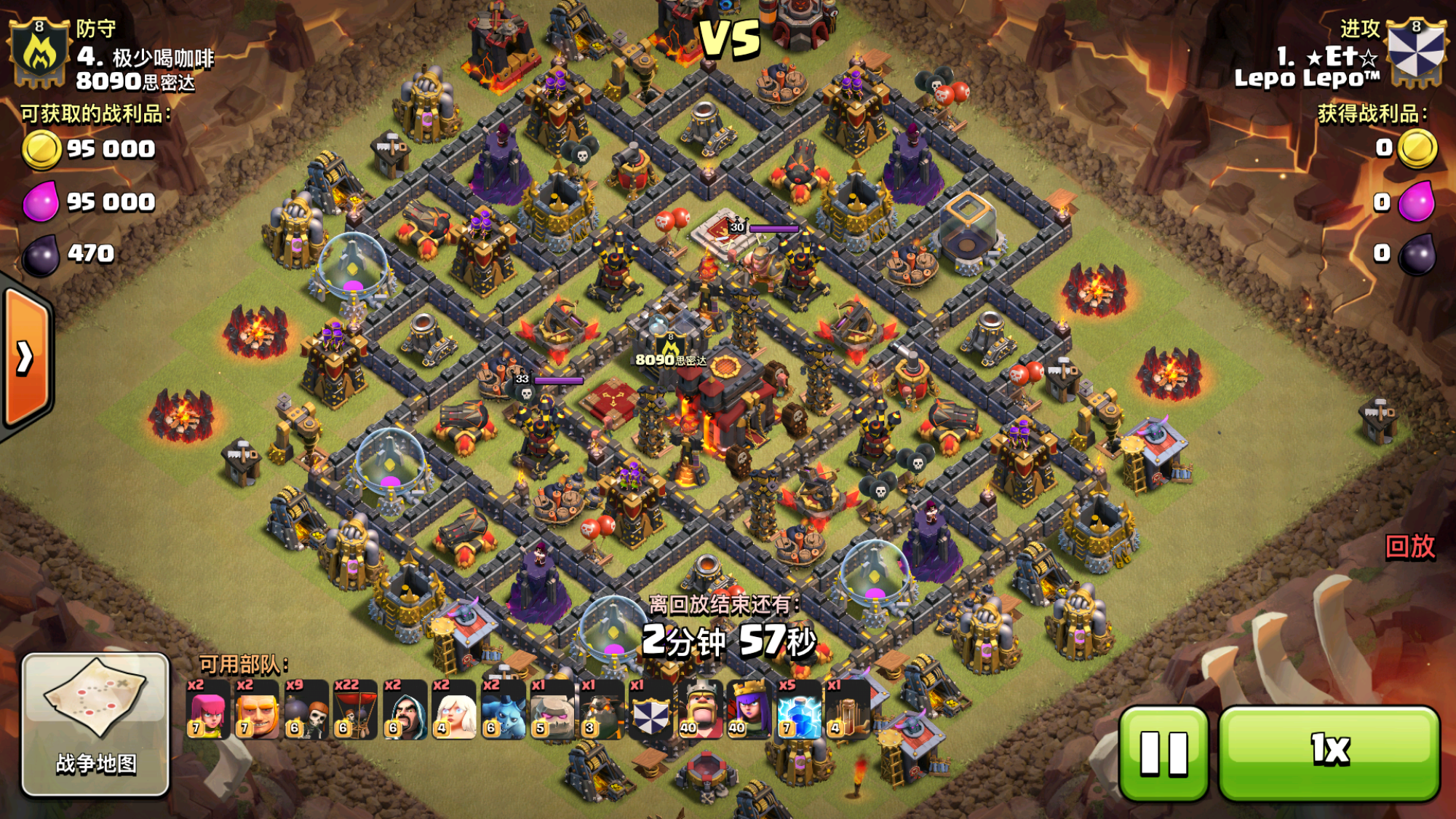Select the Healer troop slot

click(x=454, y=710)
